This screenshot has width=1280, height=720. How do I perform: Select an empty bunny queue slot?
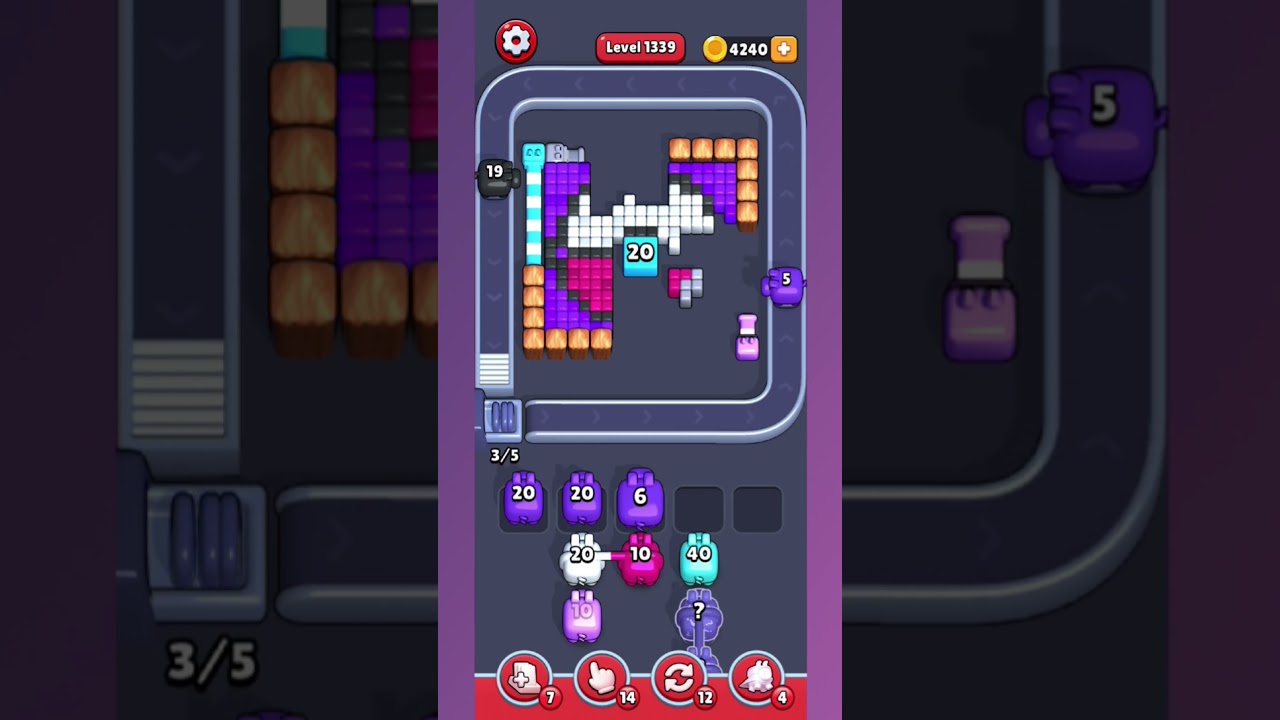(699, 508)
